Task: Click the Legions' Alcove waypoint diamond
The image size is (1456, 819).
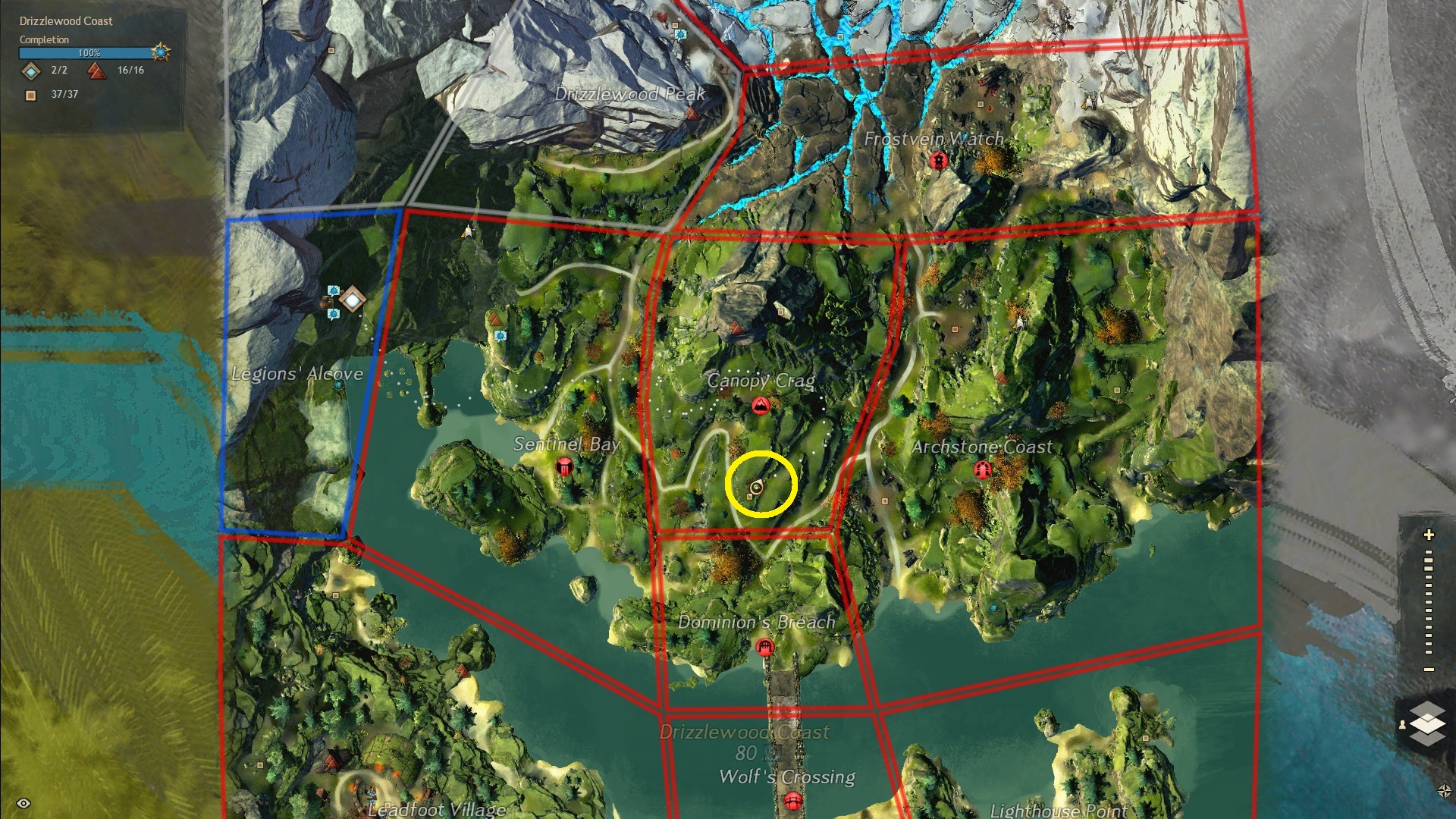Action: coord(352,300)
